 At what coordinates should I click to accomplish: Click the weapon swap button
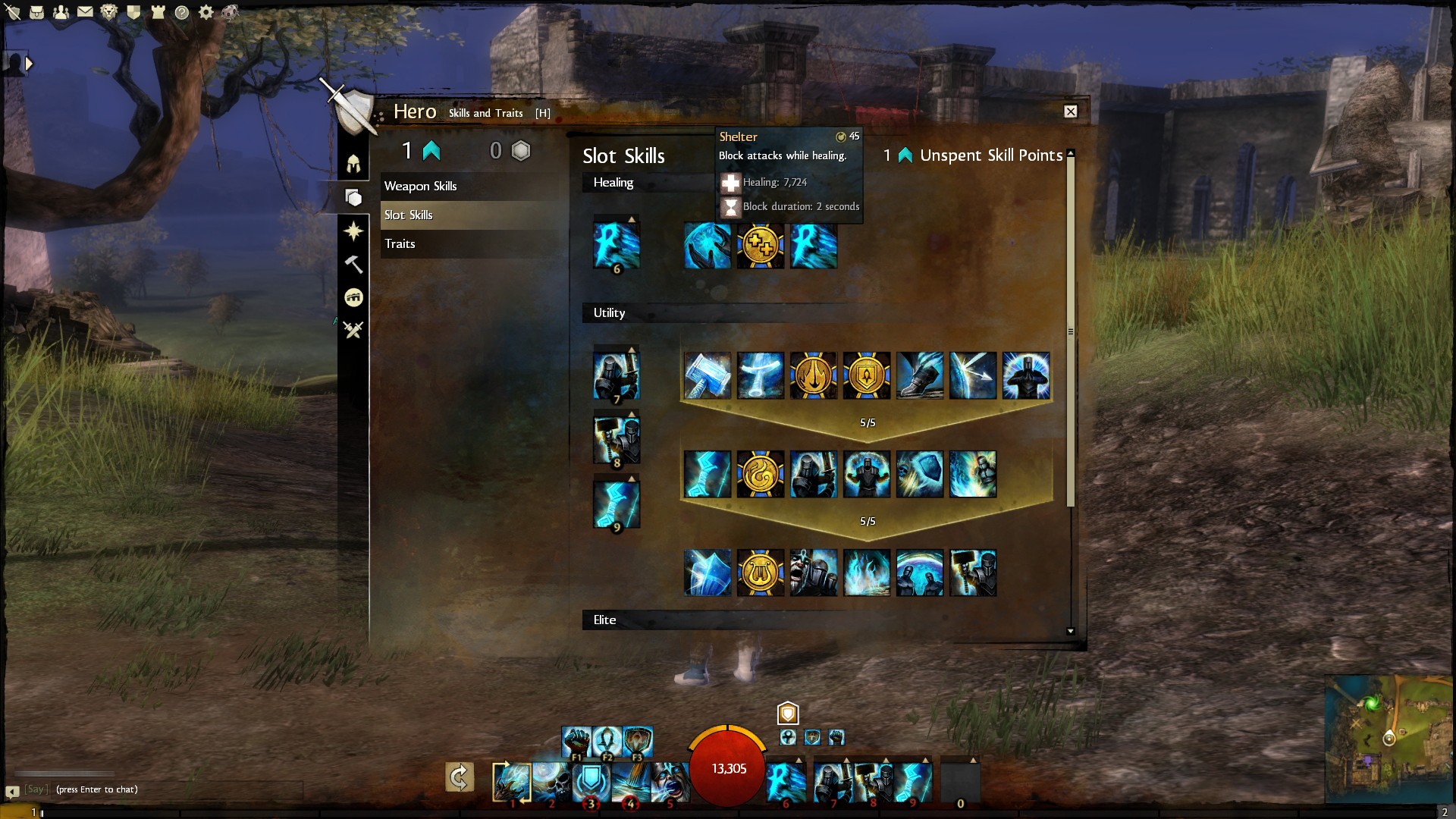click(x=459, y=777)
